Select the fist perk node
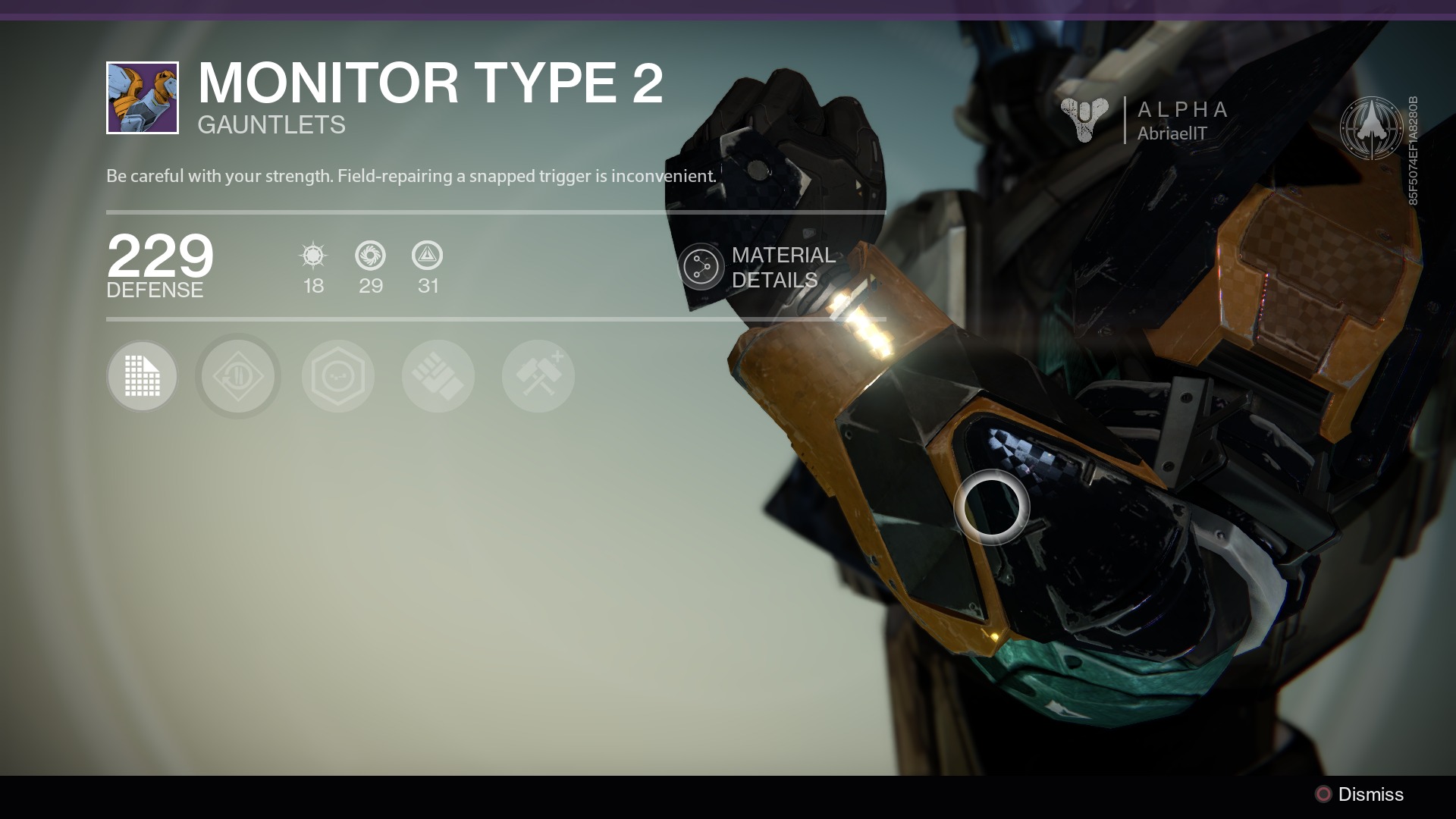 [438, 376]
